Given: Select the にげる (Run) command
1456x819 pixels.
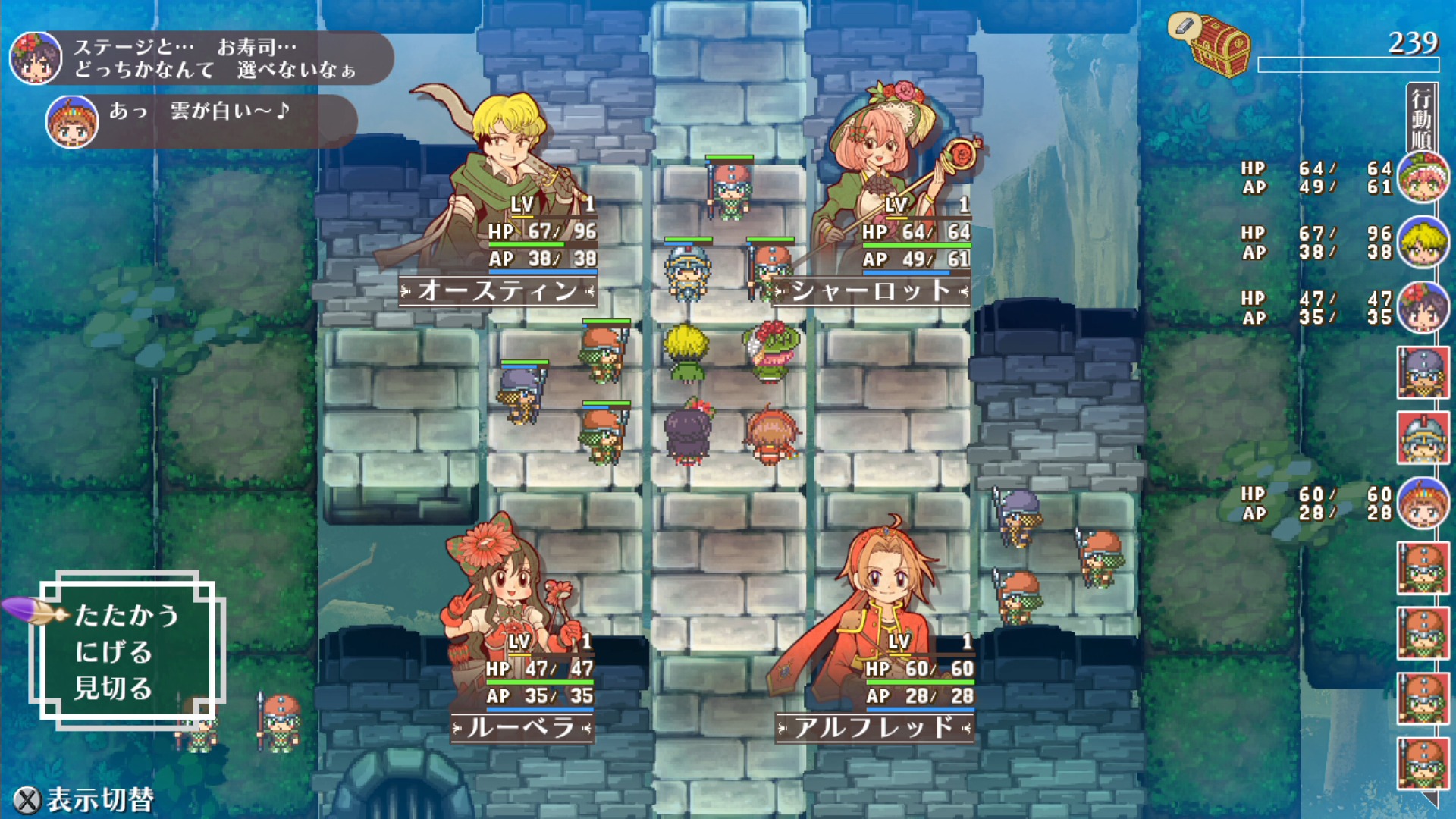Looking at the screenshot, I should click(x=114, y=652).
